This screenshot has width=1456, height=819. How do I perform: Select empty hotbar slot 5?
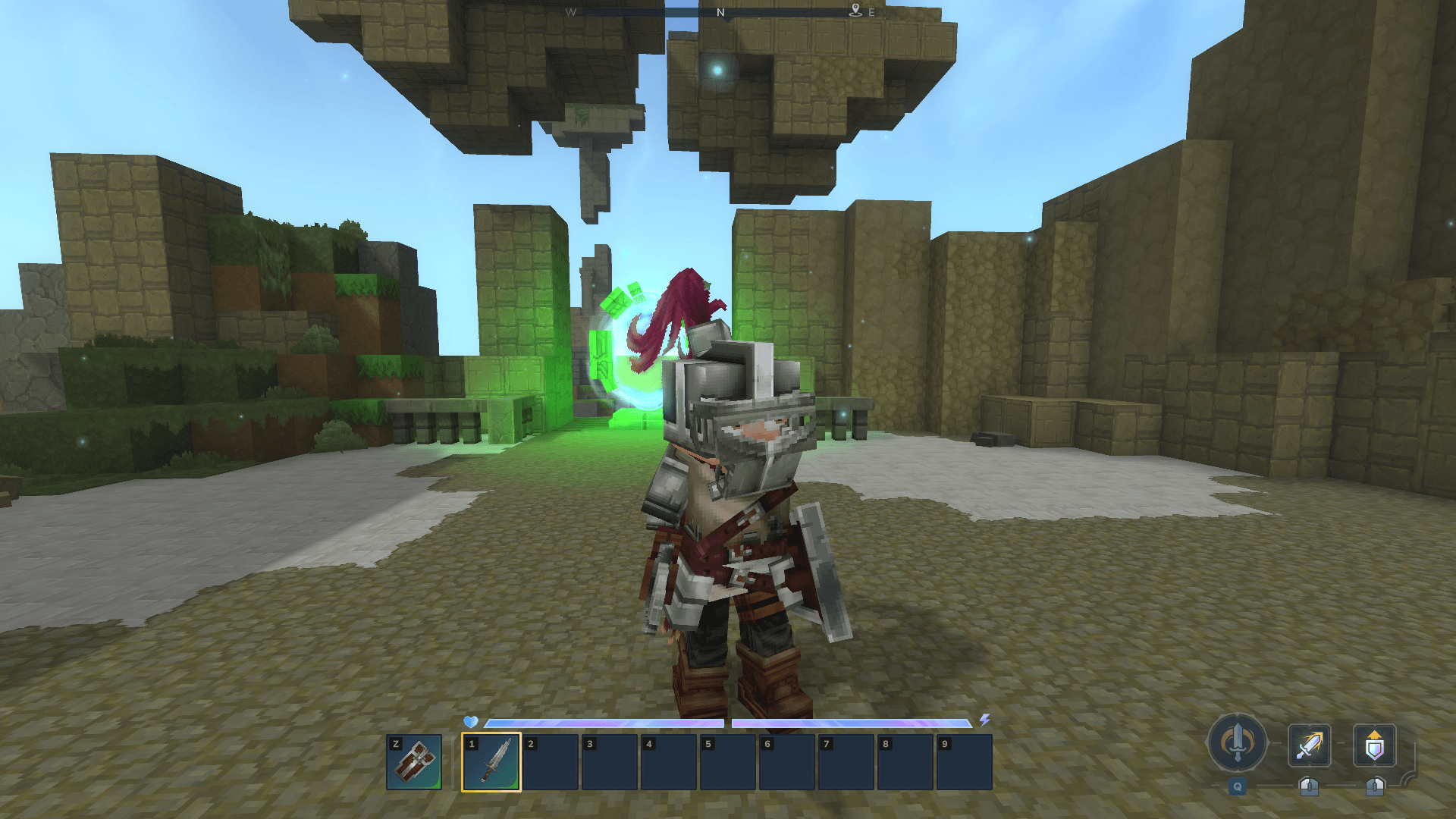728,761
